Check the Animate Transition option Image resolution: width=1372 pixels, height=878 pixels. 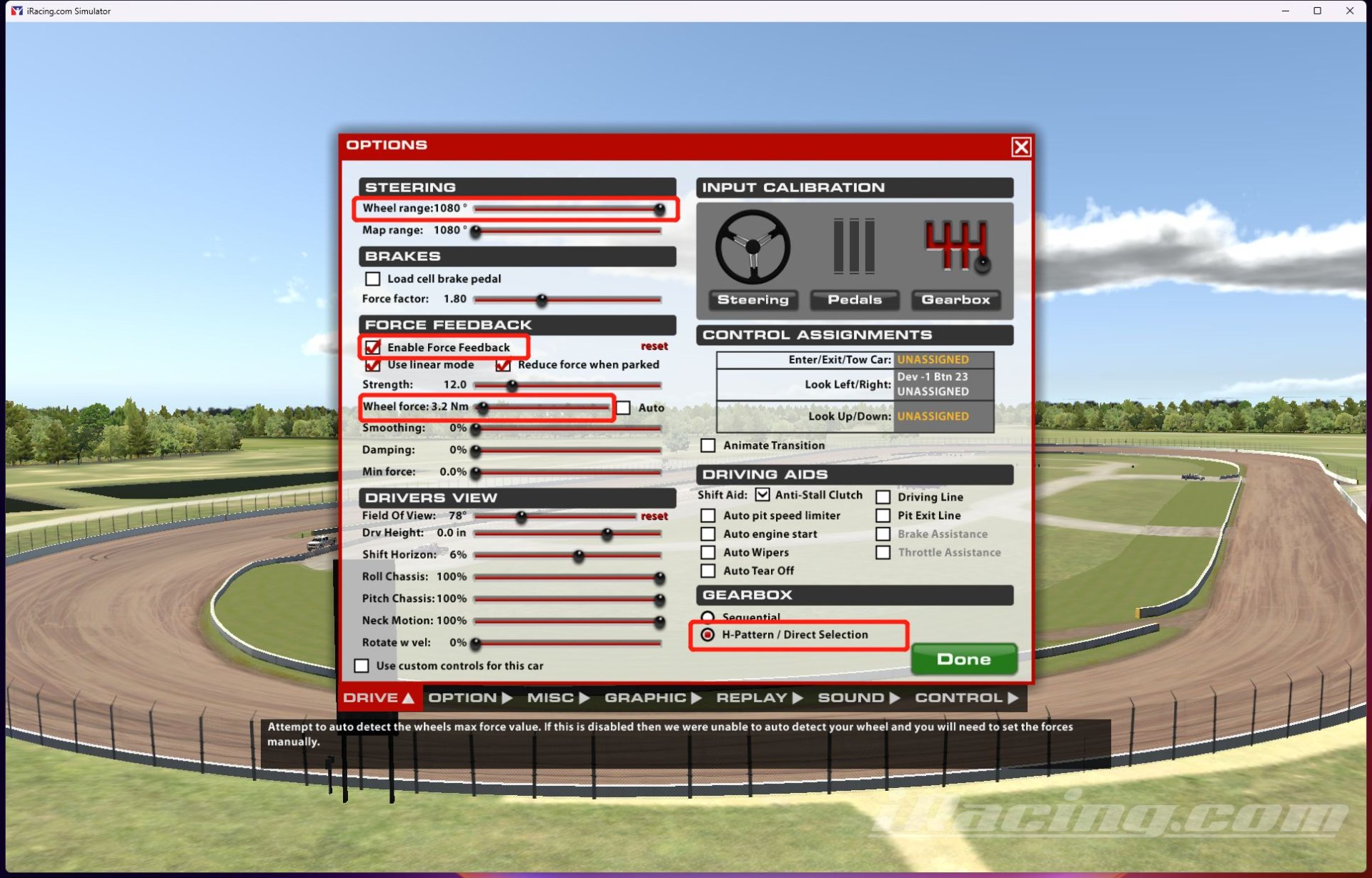pos(708,445)
